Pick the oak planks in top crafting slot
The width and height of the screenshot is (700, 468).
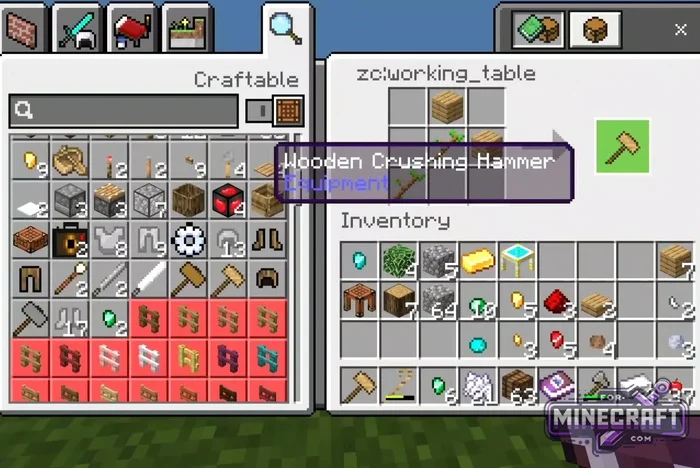[x=447, y=106]
